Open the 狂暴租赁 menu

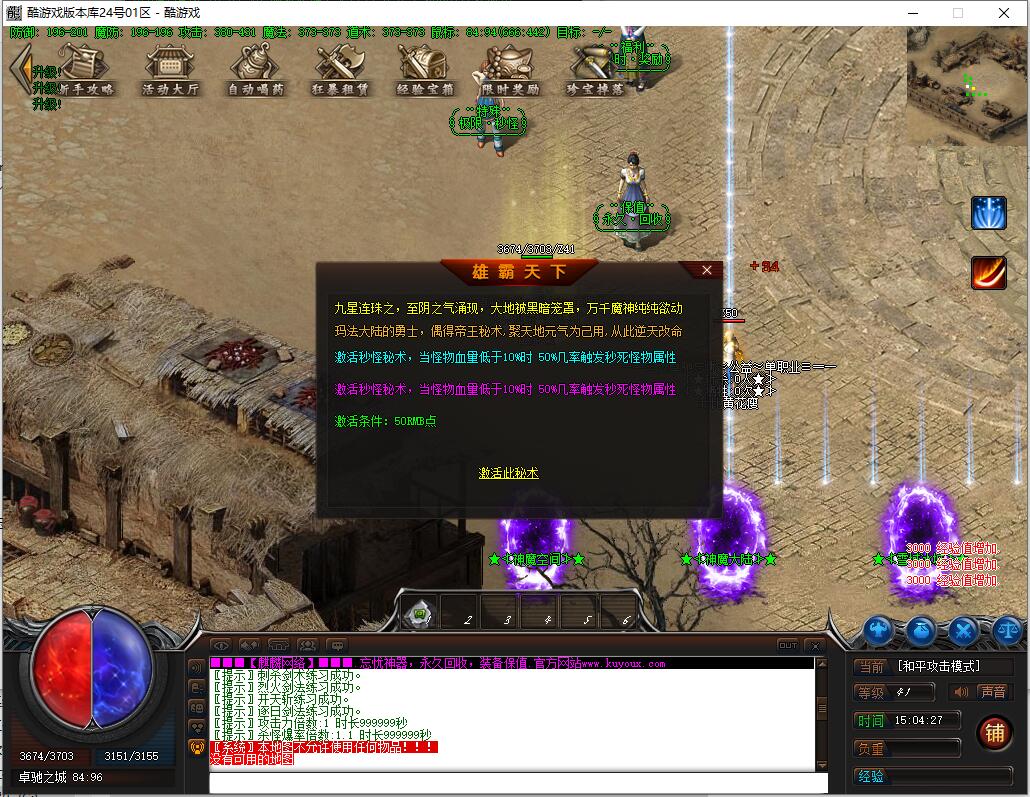click(x=340, y=68)
